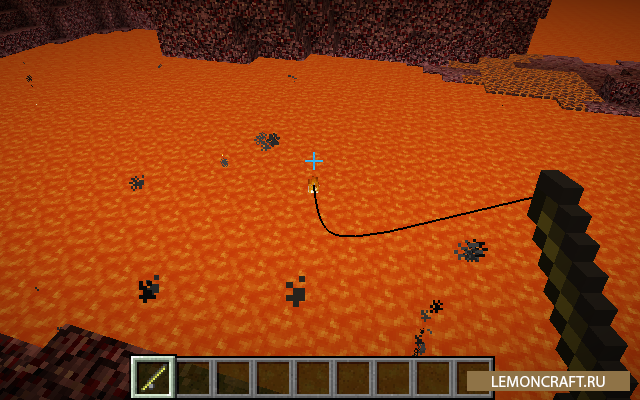Viewport: 640px width, 400px height.
Task: Select the fishing rod hotbar slot
Action: tap(154, 377)
